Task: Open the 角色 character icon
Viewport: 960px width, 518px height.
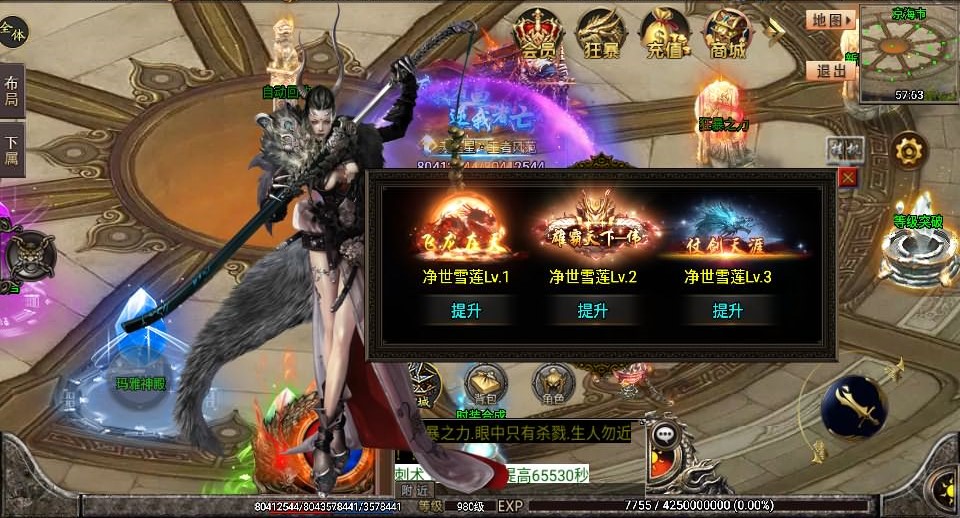Action: [x=551, y=384]
